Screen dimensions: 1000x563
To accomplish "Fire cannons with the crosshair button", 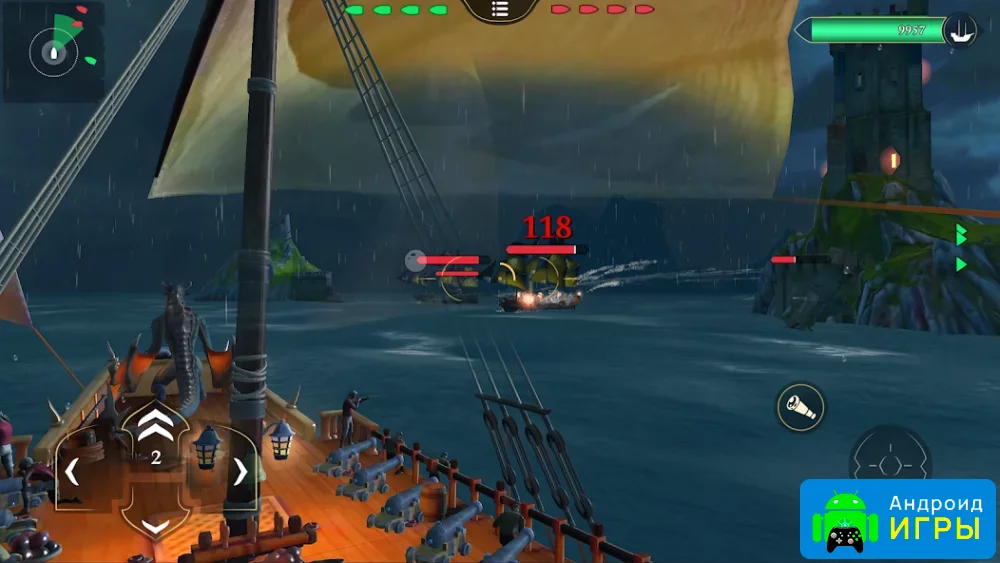I will point(889,466).
